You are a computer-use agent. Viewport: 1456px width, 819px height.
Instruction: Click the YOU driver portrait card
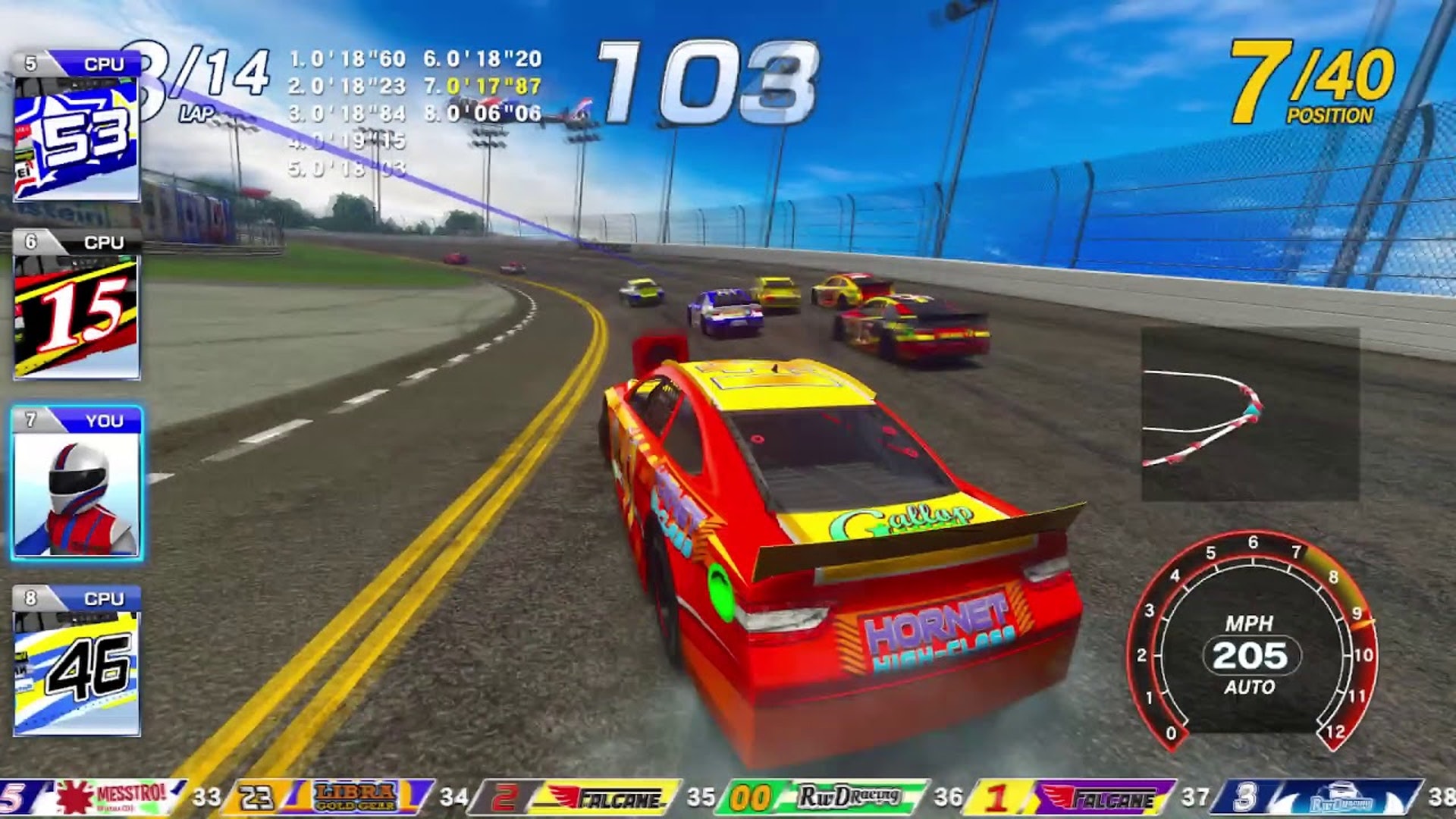(77, 484)
